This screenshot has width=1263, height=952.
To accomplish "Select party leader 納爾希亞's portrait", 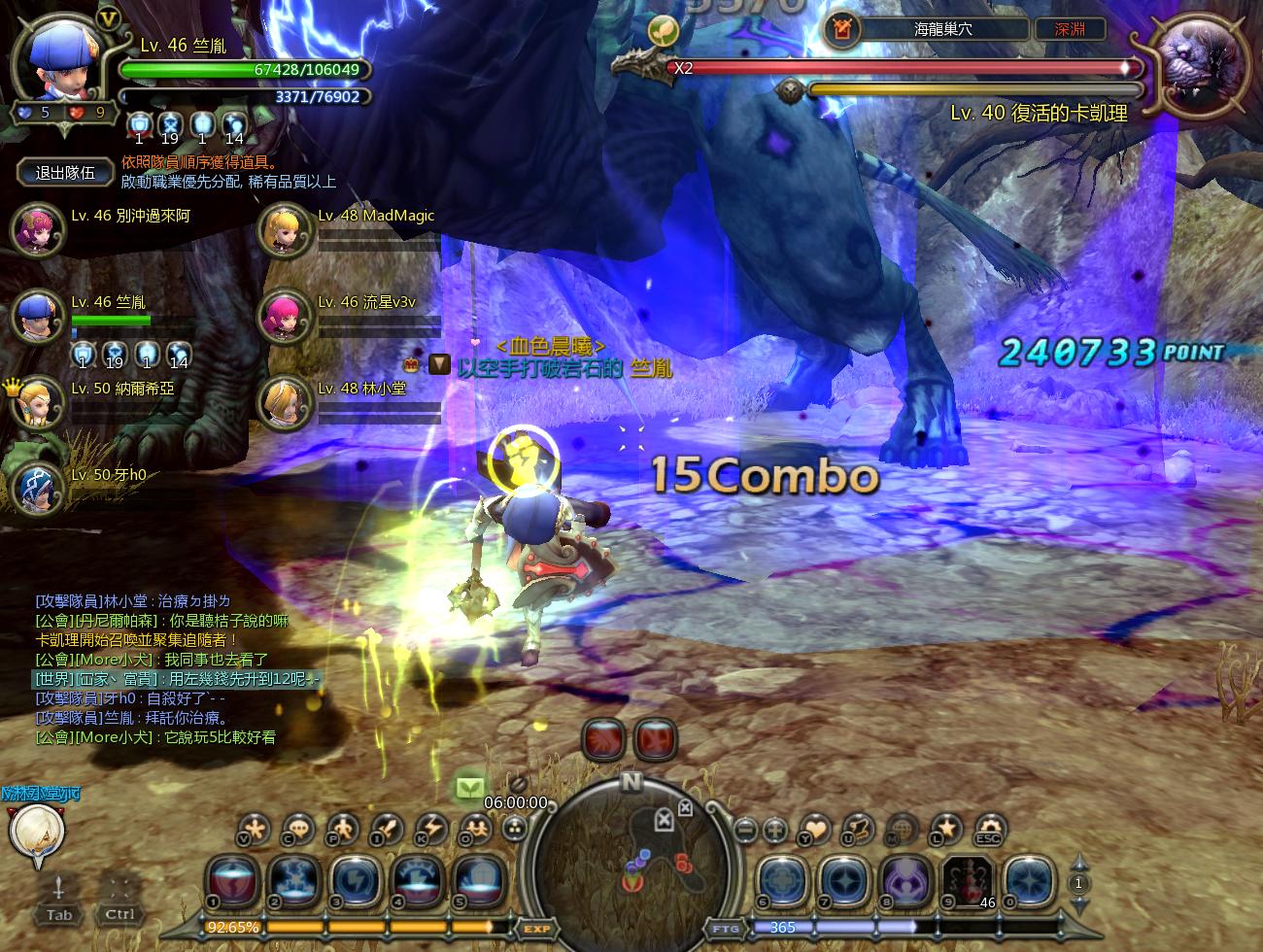I will pos(37,402).
